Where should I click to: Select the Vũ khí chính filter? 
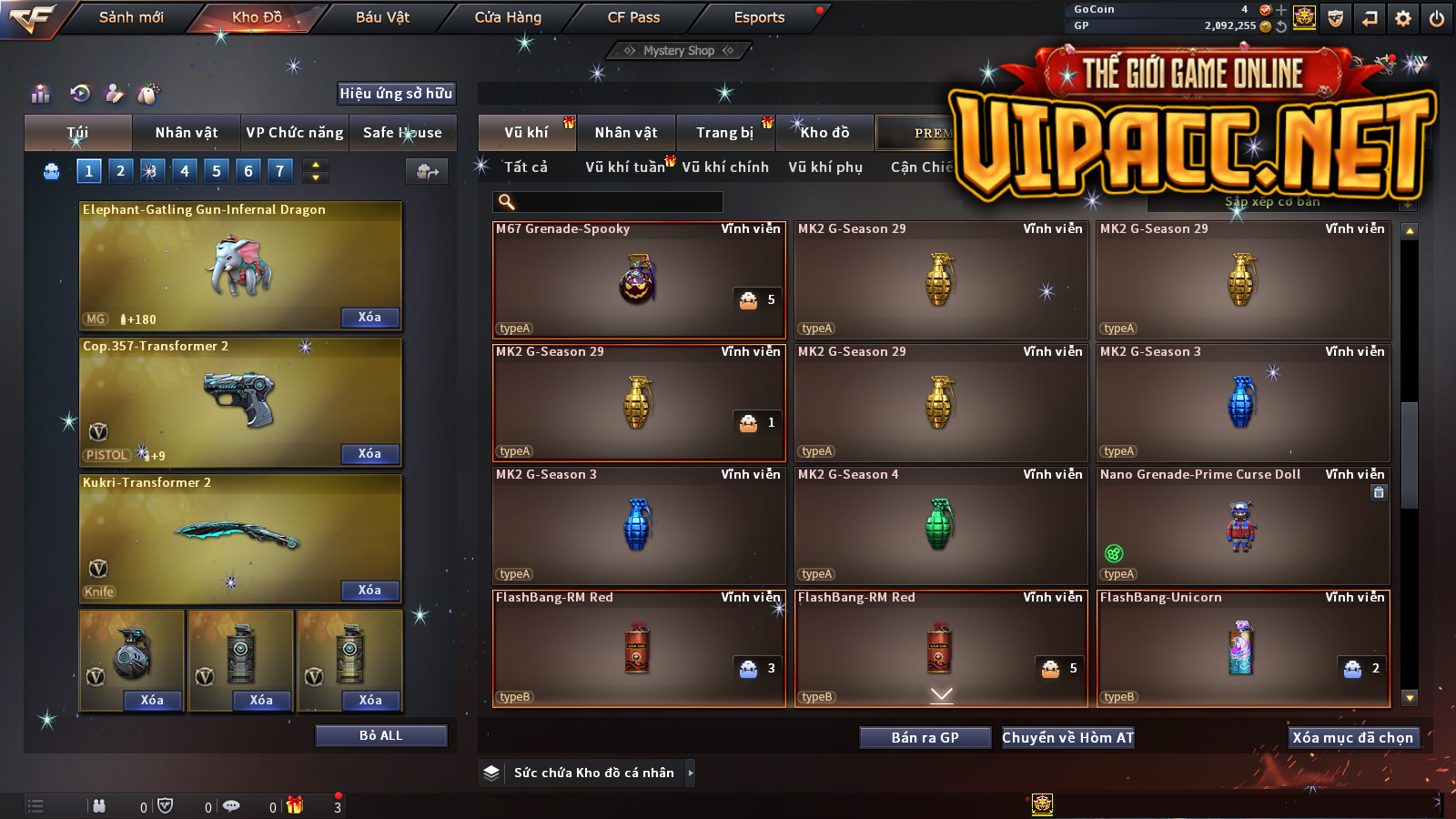coord(725,167)
